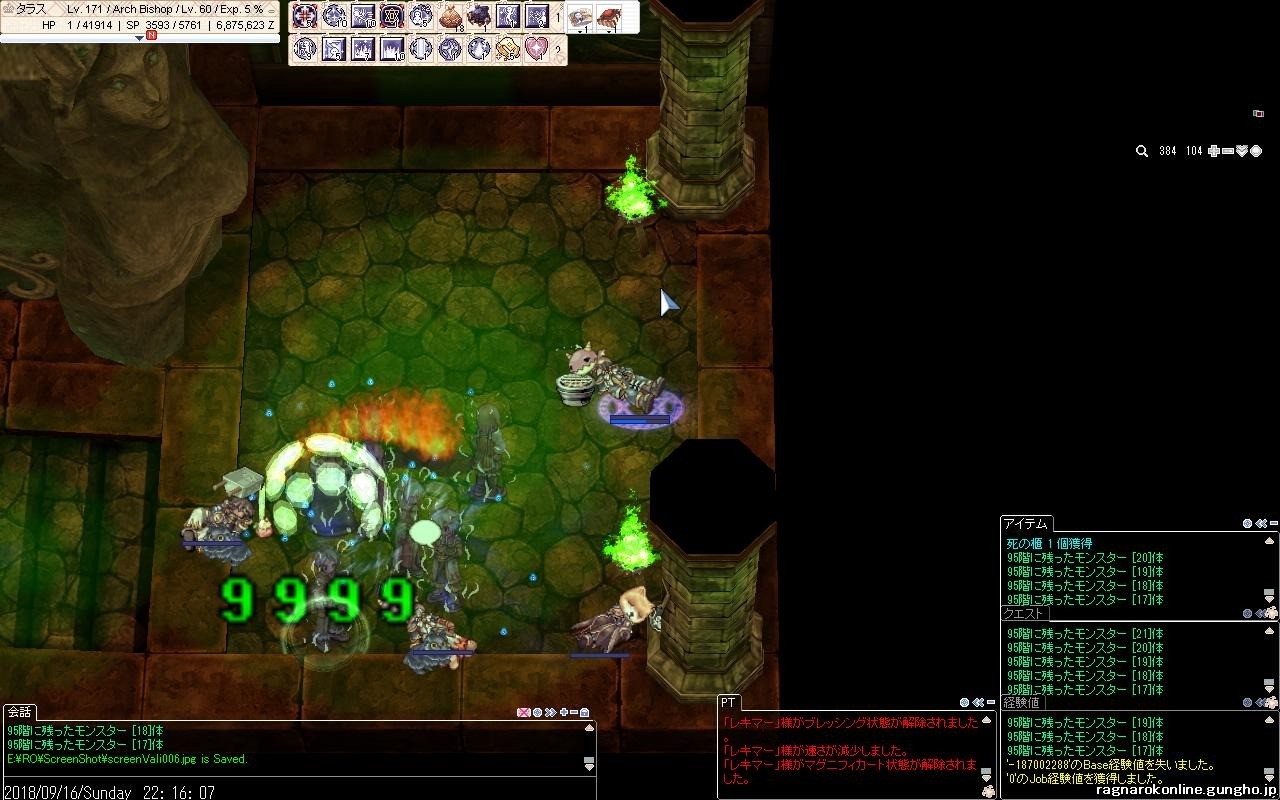Activate the red cross skill in first slot
The image size is (1280, 800).
point(304,17)
